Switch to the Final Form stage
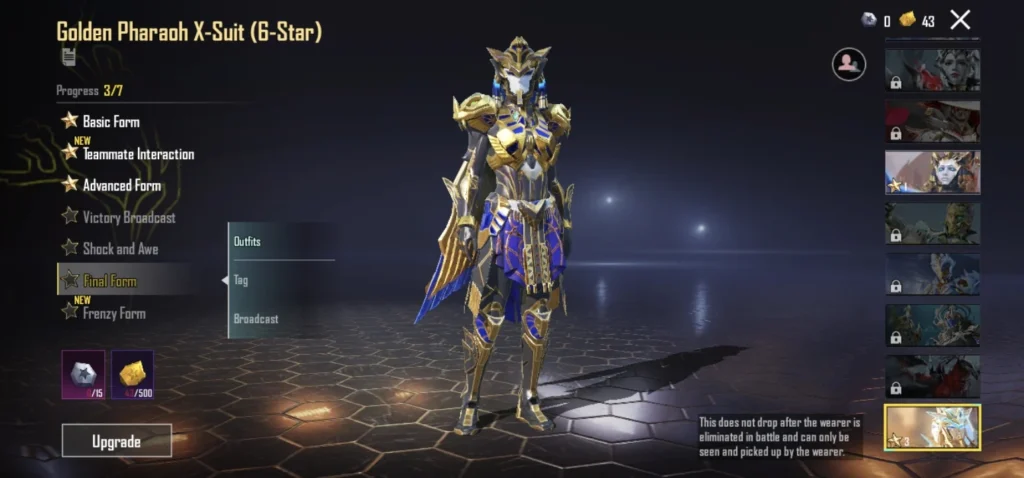The image size is (1024, 478). [x=109, y=281]
